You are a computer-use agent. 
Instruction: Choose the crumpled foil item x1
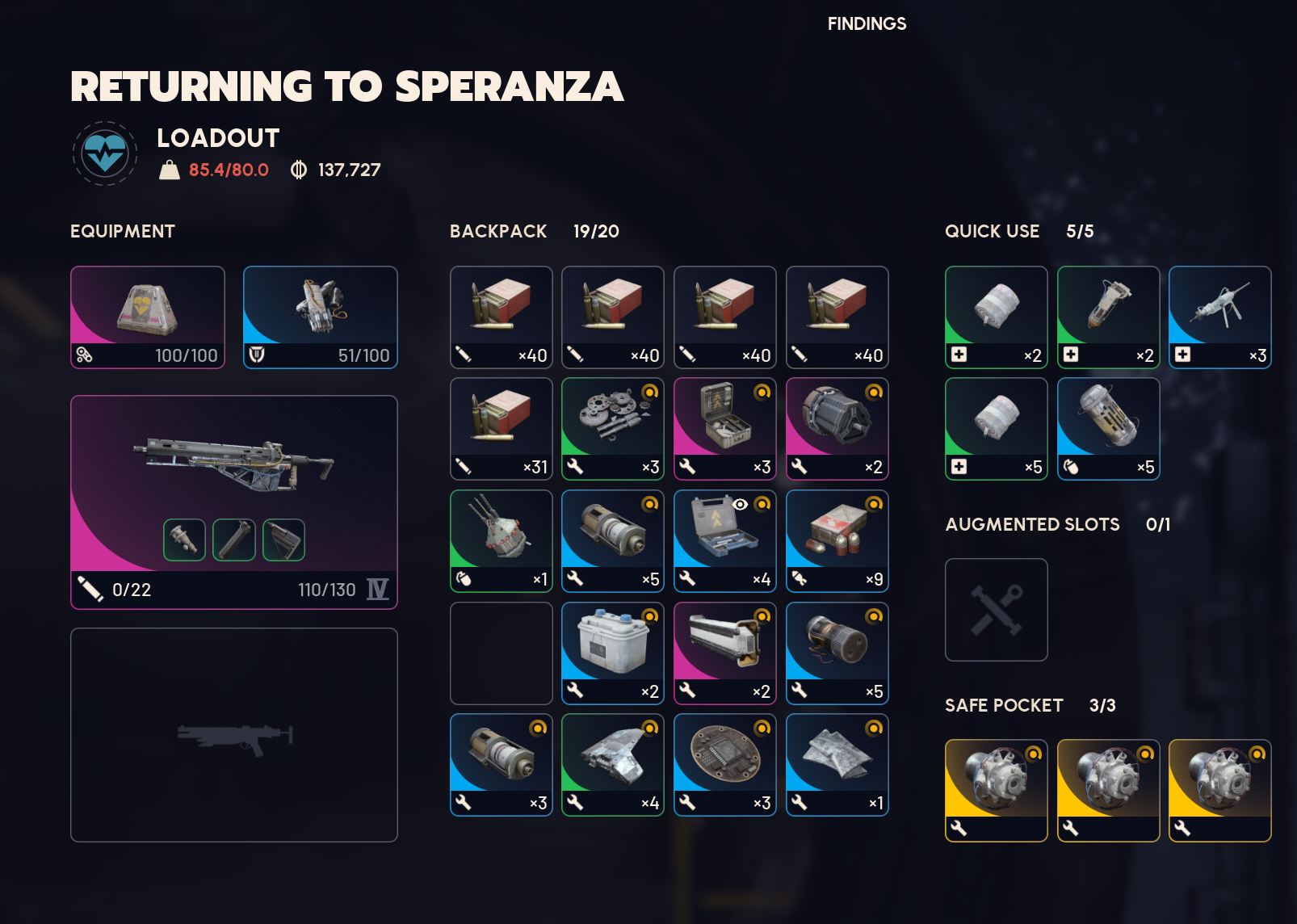click(x=837, y=765)
